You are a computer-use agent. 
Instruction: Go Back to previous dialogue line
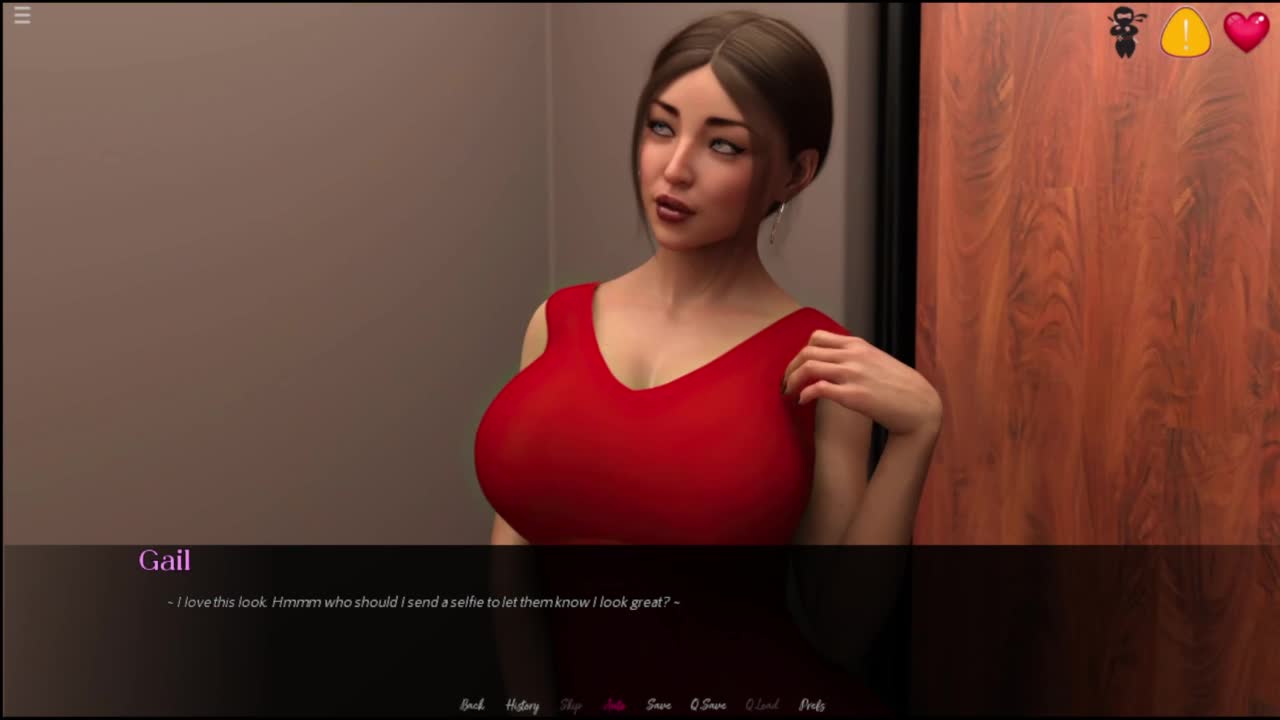[x=472, y=705]
